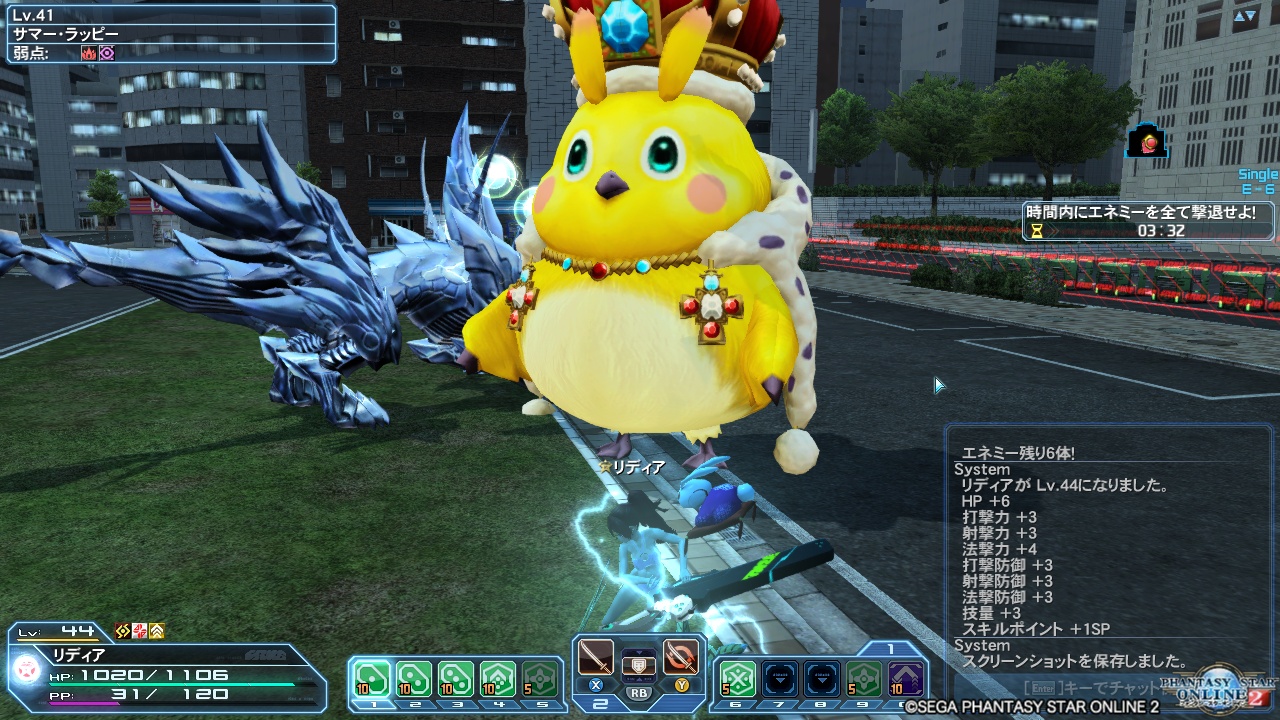Click the blue down arrow at top right
Image resolution: width=1280 pixels, height=720 pixels.
(x=1250, y=15)
